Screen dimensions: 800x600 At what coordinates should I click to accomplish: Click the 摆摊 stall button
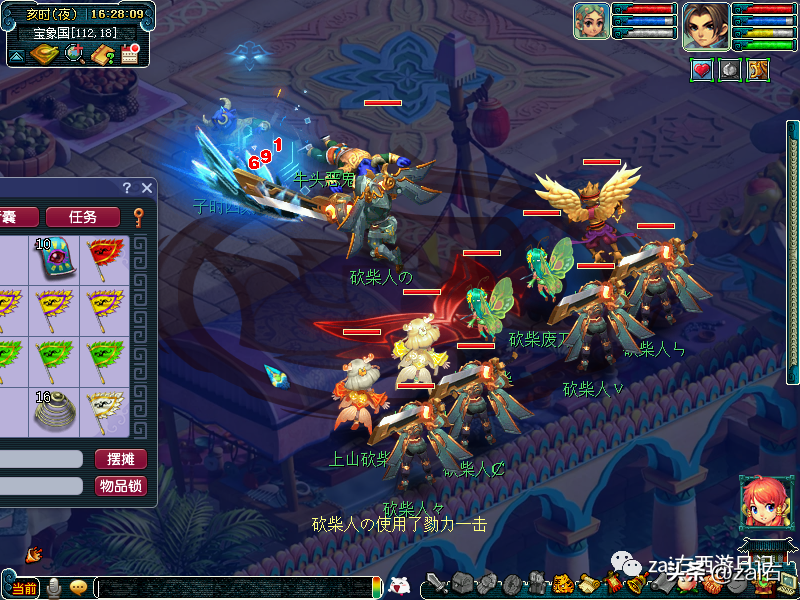[x=121, y=459]
